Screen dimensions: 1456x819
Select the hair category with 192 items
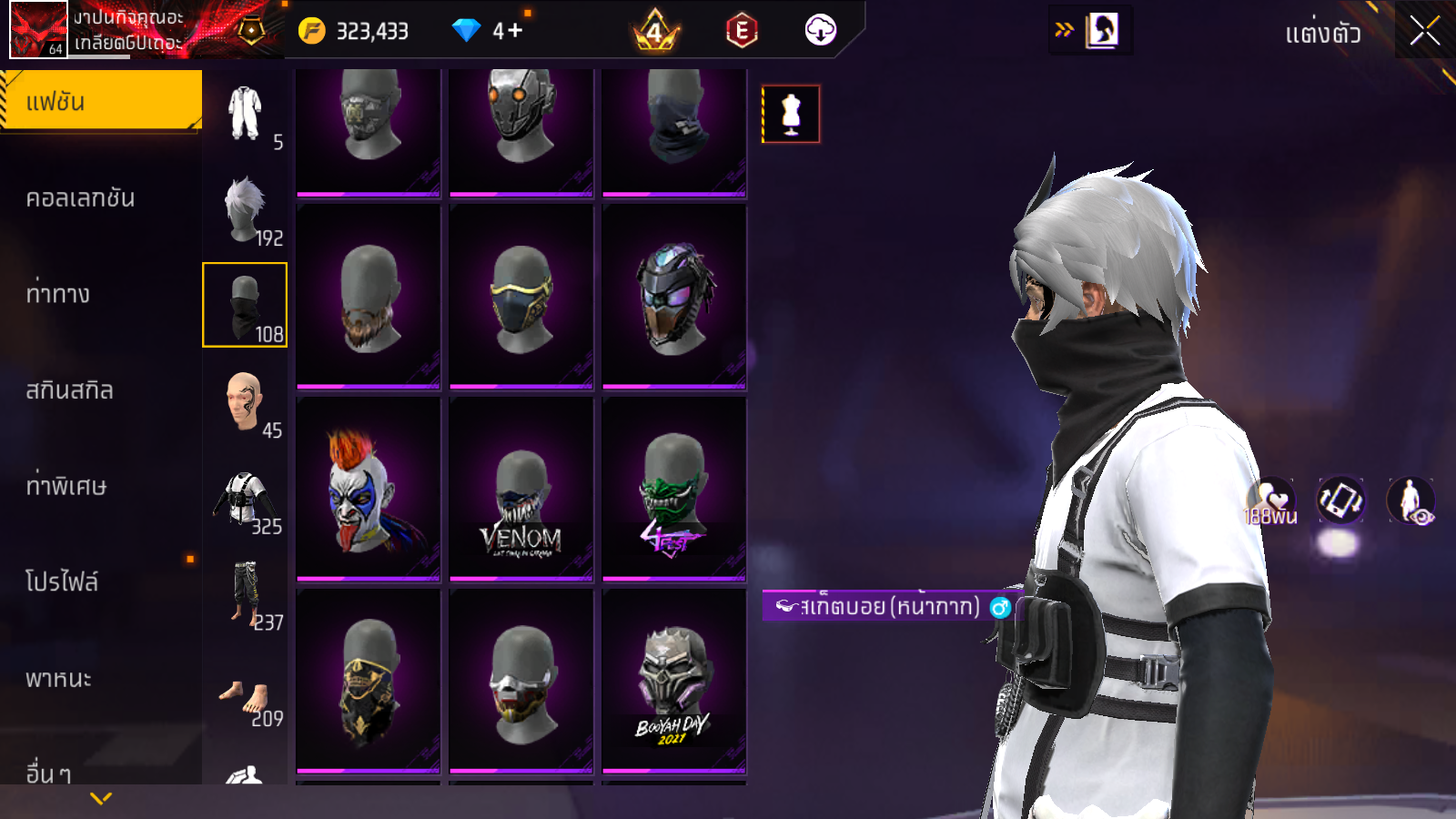coord(245,210)
